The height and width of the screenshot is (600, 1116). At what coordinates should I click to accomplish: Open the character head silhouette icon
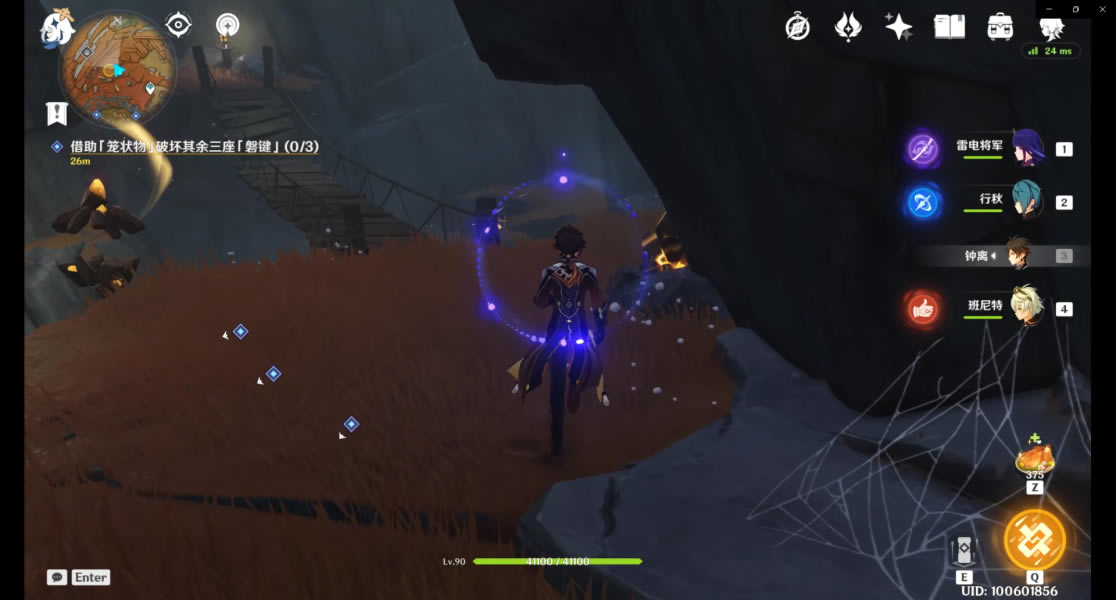click(1050, 27)
